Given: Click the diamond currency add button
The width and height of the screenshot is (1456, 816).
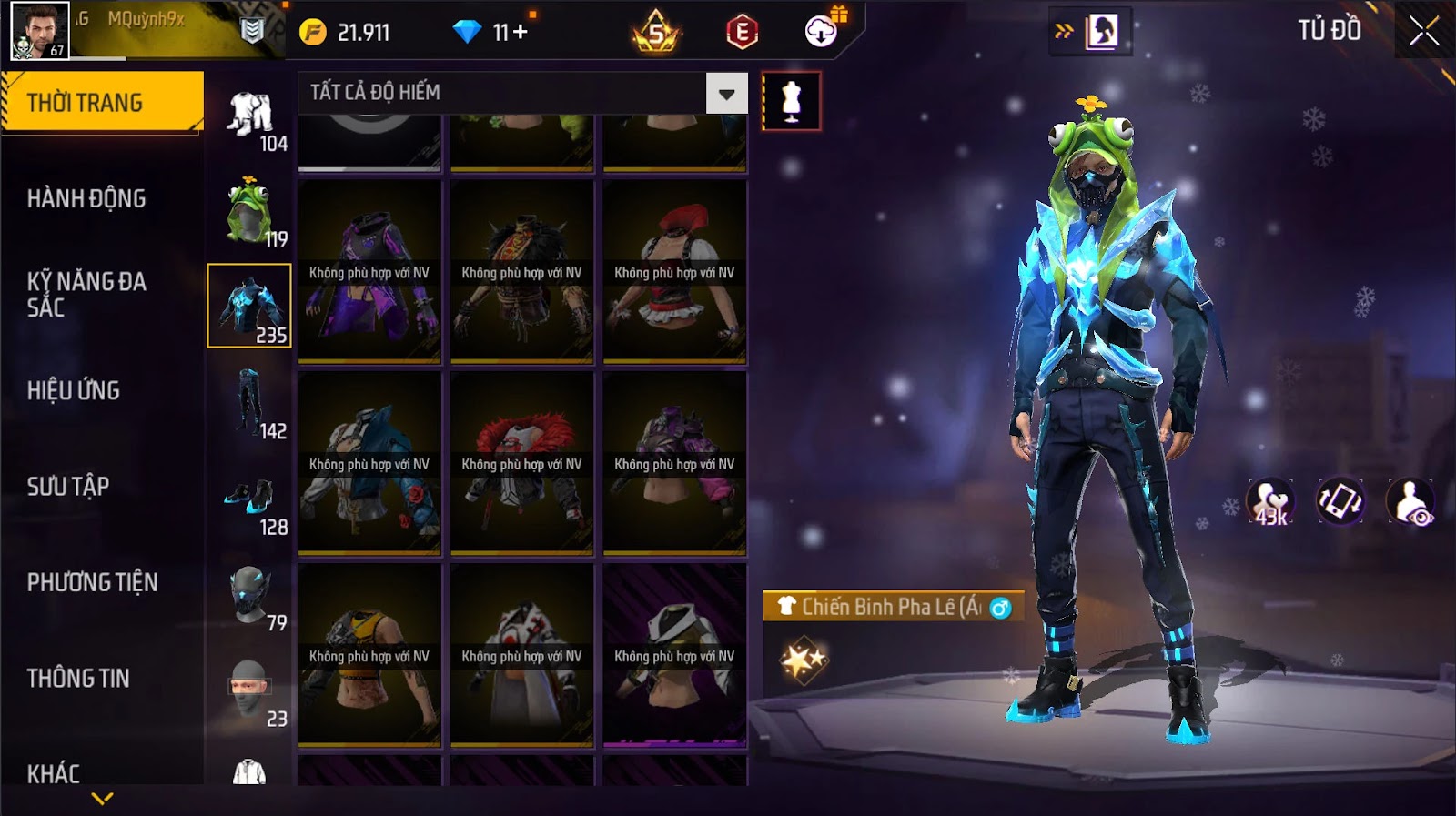Looking at the screenshot, I should [521, 32].
